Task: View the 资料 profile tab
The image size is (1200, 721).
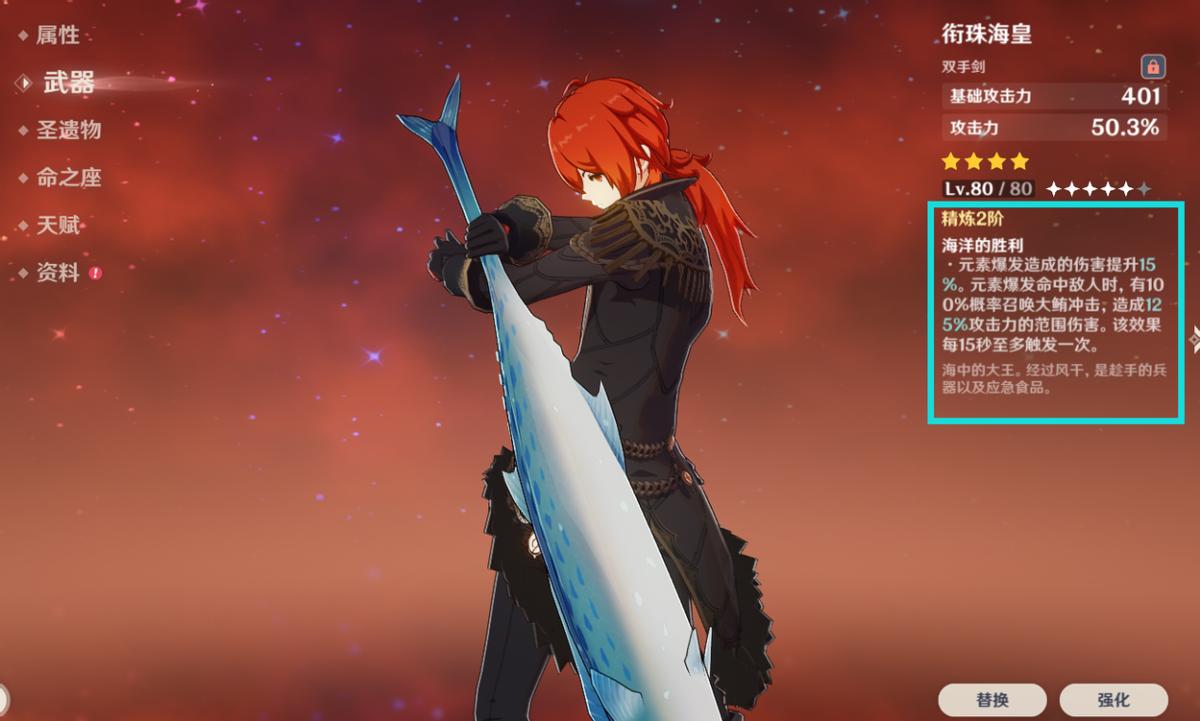Action: 57,273
